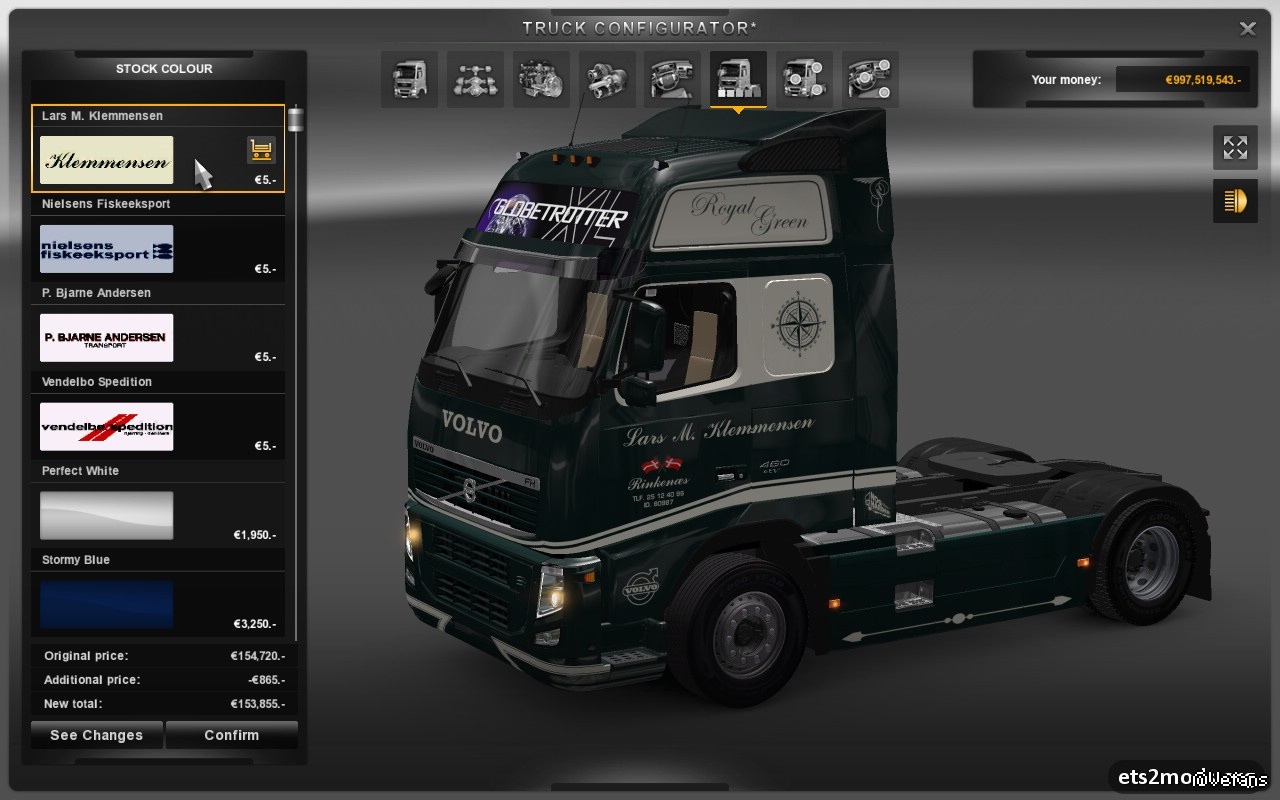Select the paint colour swatches tab
This screenshot has height=800, width=1280.
click(738, 79)
